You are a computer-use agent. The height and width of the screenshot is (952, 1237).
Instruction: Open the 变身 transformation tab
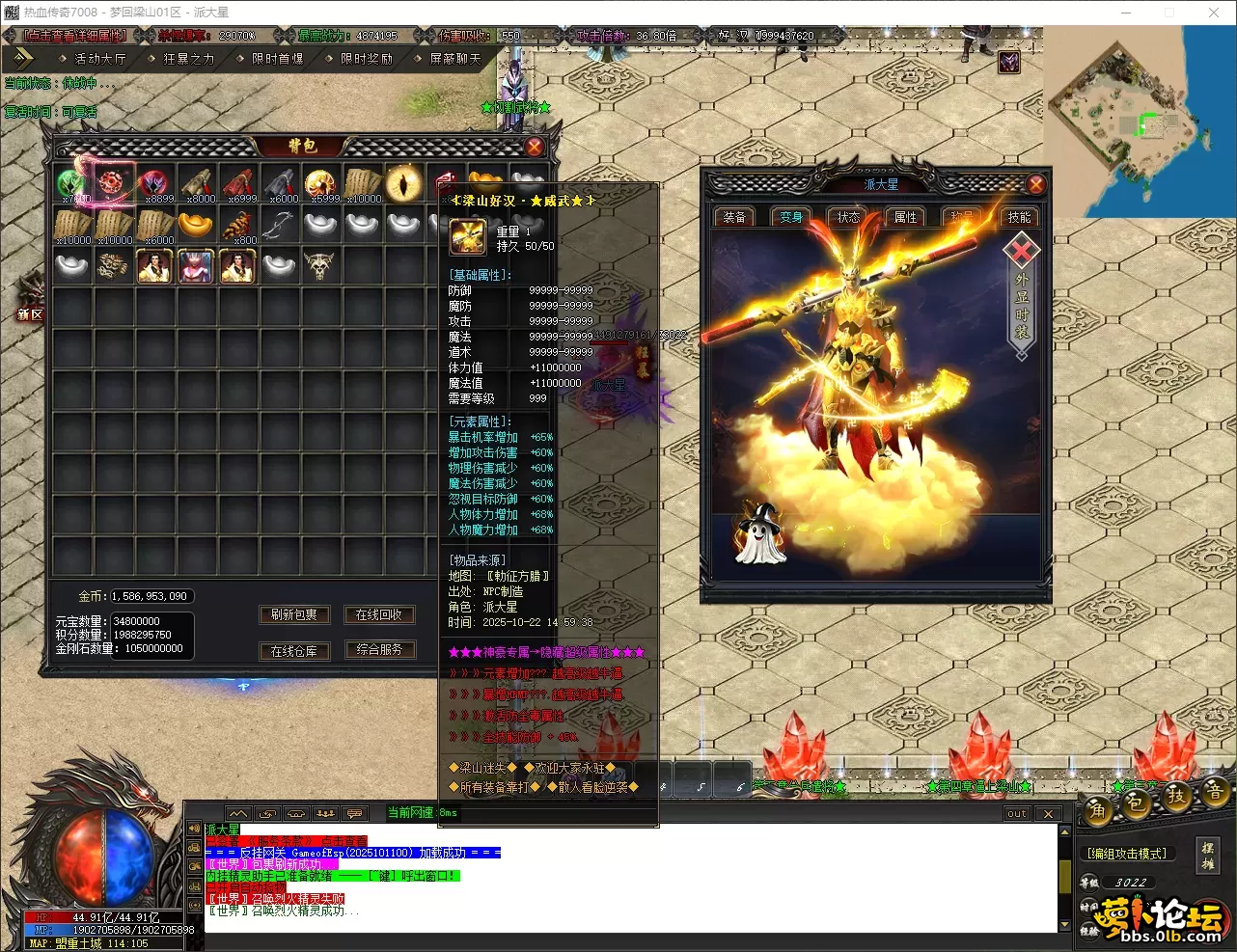(791, 217)
